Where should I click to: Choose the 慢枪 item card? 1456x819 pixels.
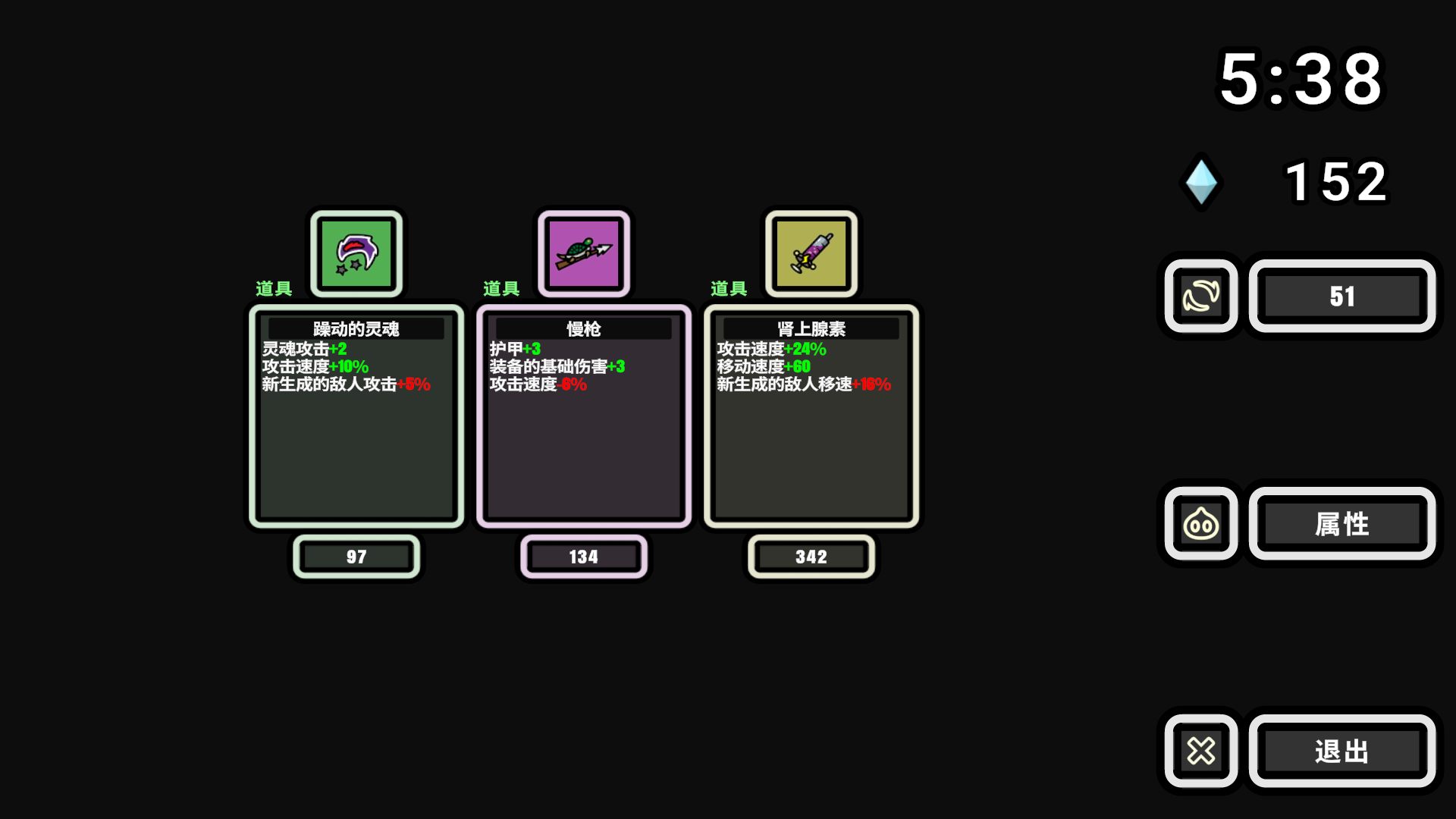[583, 416]
